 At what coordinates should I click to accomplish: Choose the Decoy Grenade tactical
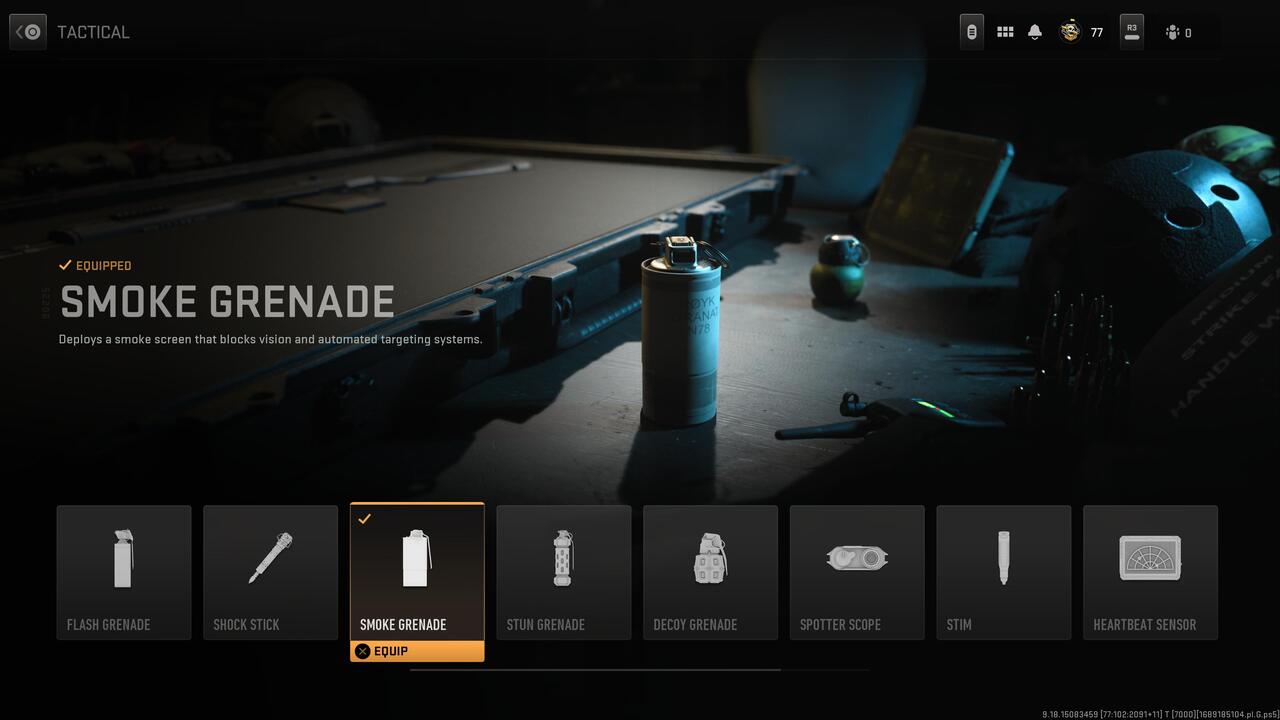[710, 572]
